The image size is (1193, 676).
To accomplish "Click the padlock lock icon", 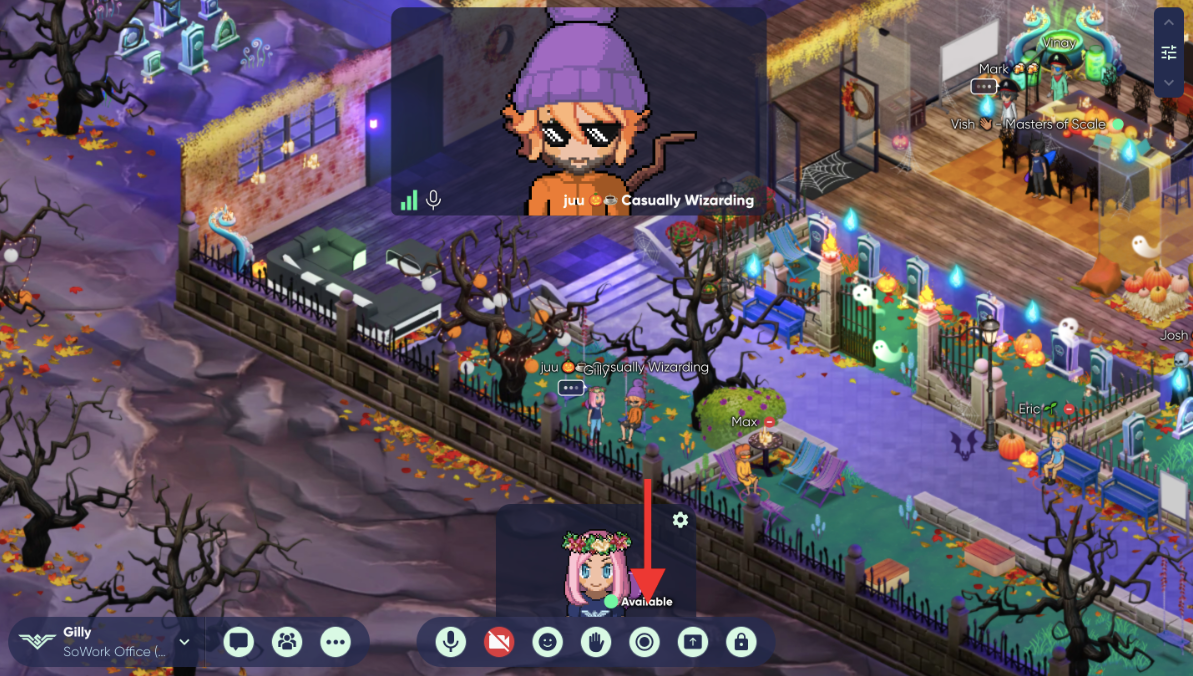I will click(x=740, y=642).
